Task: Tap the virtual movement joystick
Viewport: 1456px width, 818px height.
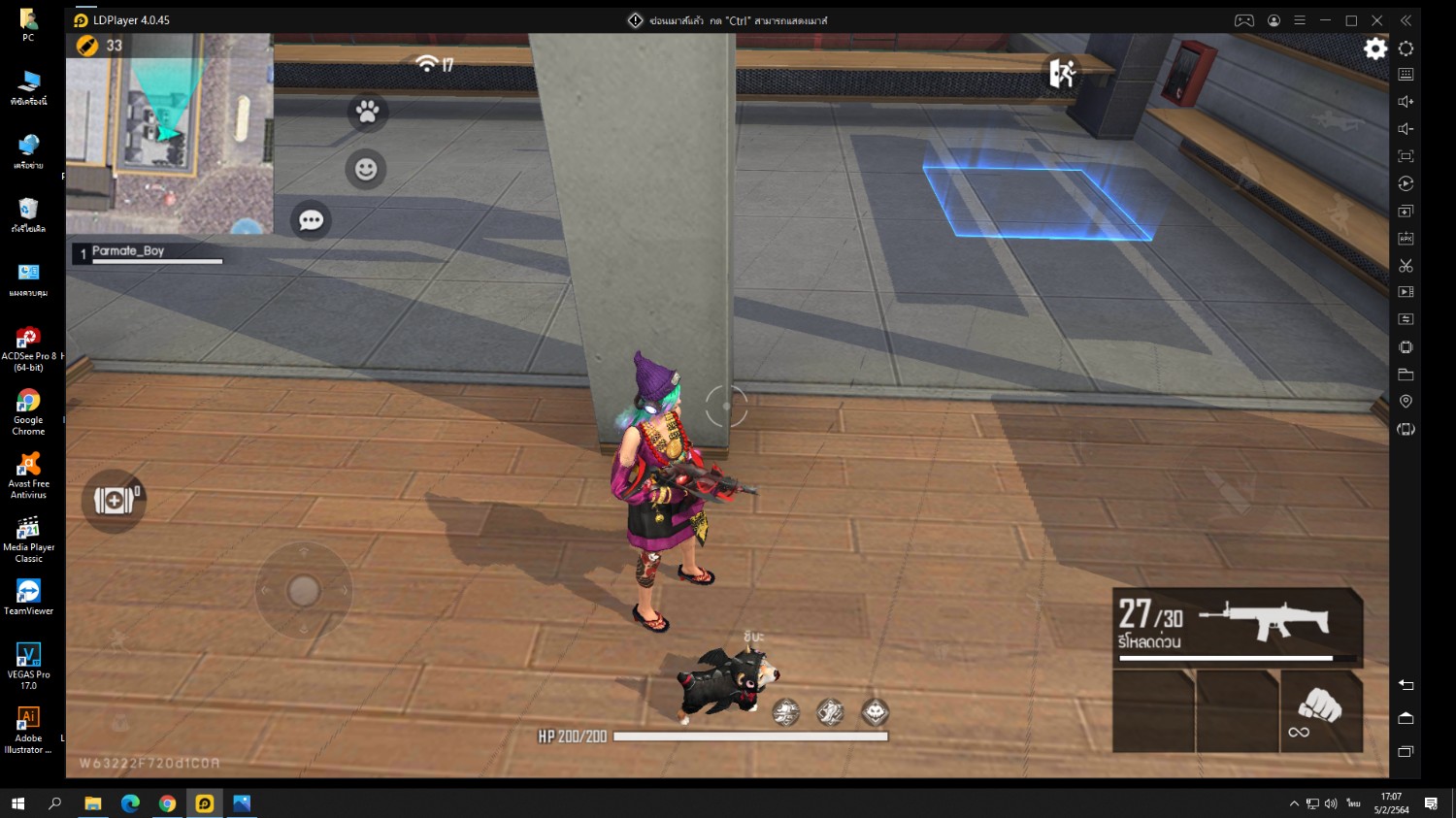Action: point(304,590)
